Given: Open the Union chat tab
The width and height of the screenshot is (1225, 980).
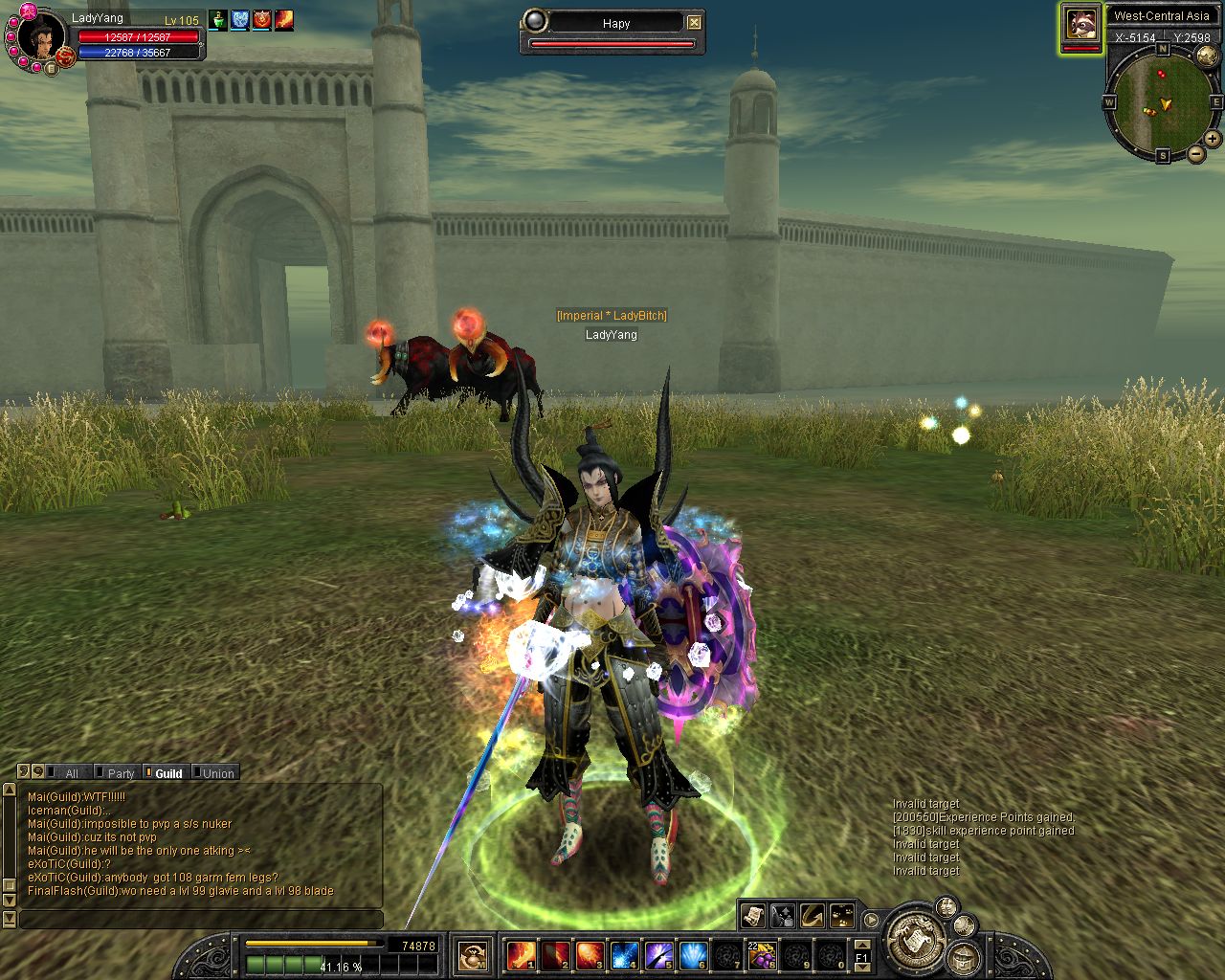Looking at the screenshot, I should coord(217,773).
